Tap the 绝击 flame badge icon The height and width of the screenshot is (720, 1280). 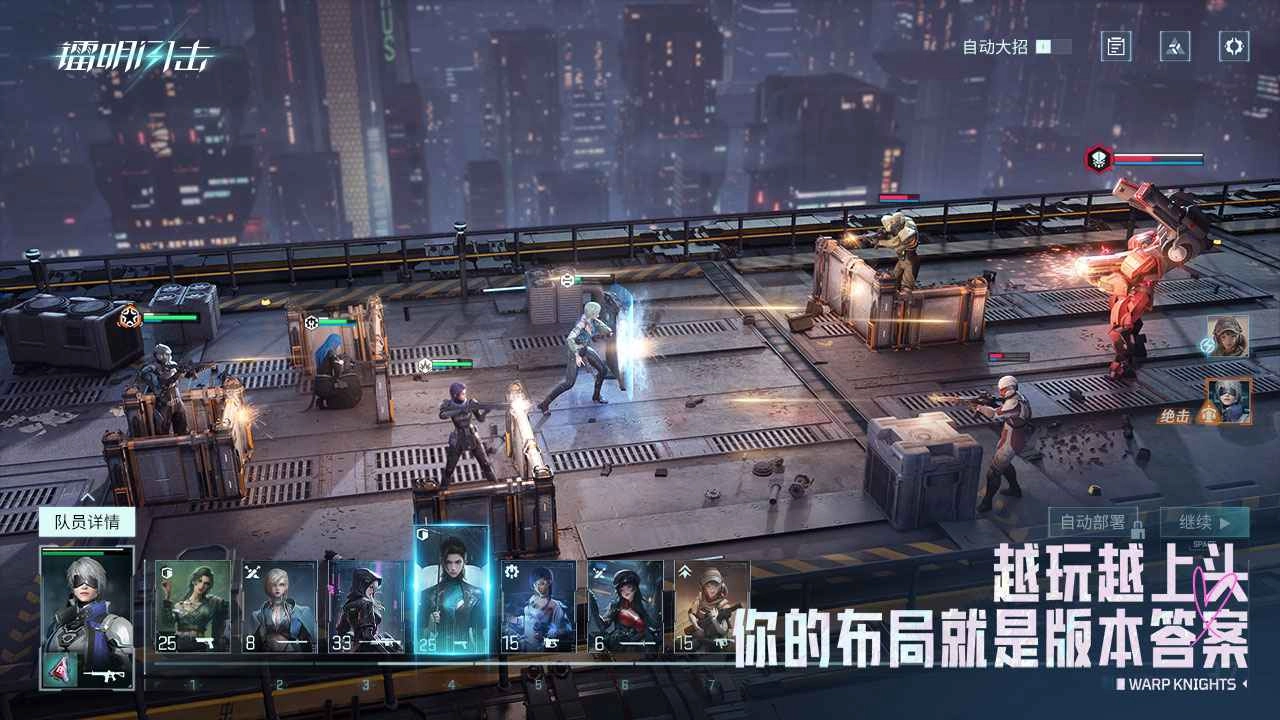point(1209,414)
